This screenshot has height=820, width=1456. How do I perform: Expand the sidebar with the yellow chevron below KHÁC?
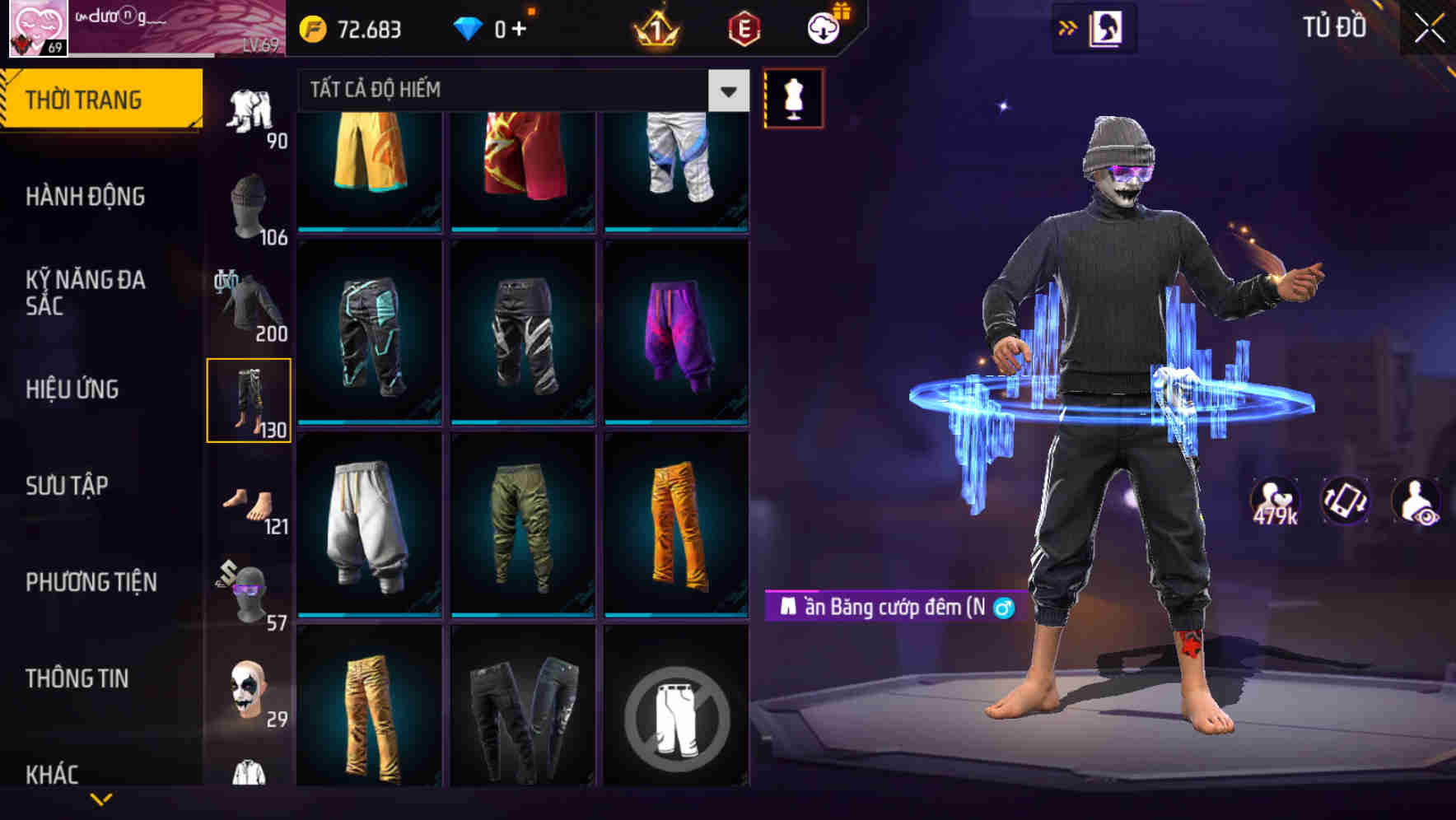click(100, 799)
